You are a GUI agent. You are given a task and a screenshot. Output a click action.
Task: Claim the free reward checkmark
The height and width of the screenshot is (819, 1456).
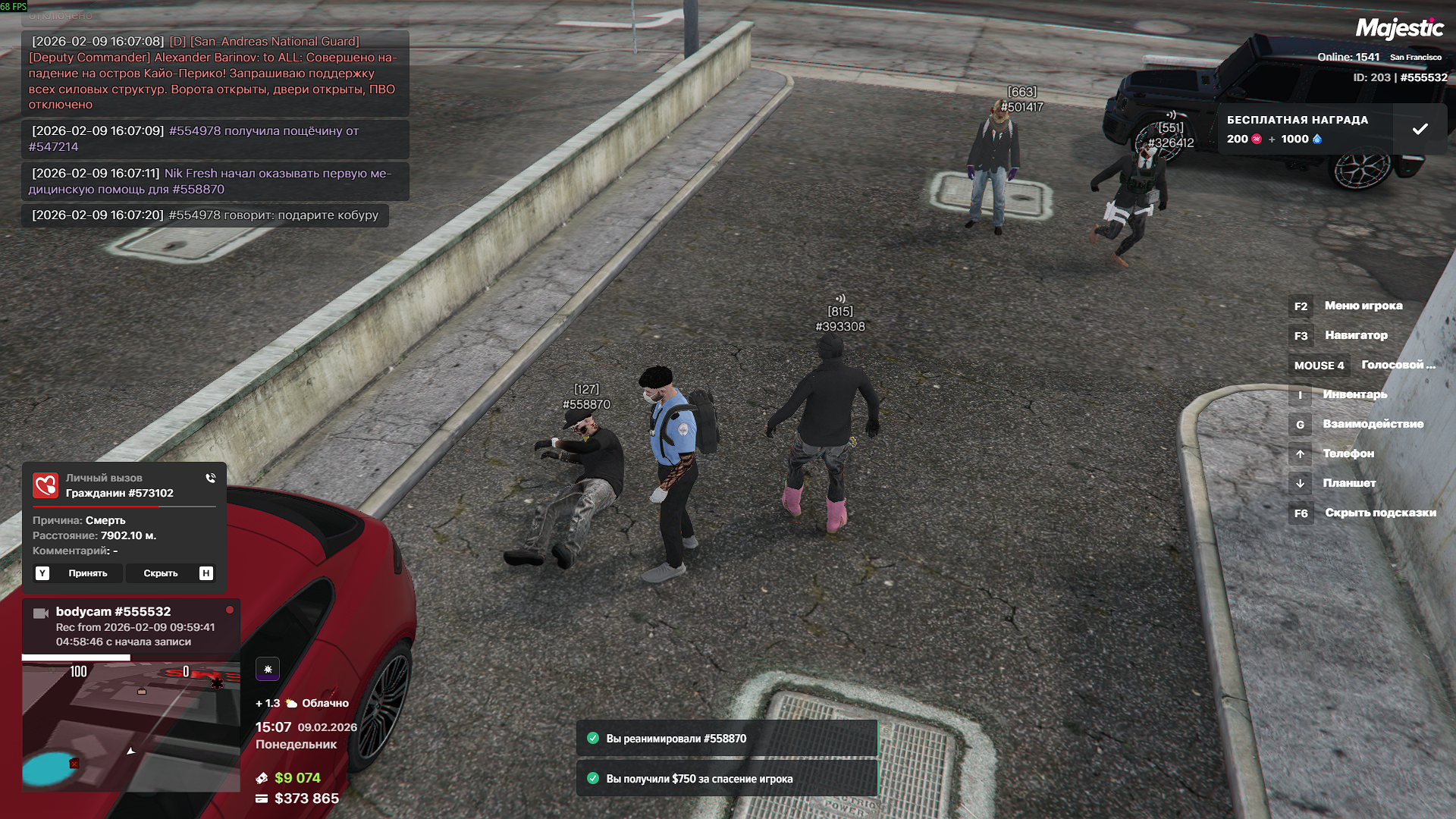pyautogui.click(x=1420, y=130)
